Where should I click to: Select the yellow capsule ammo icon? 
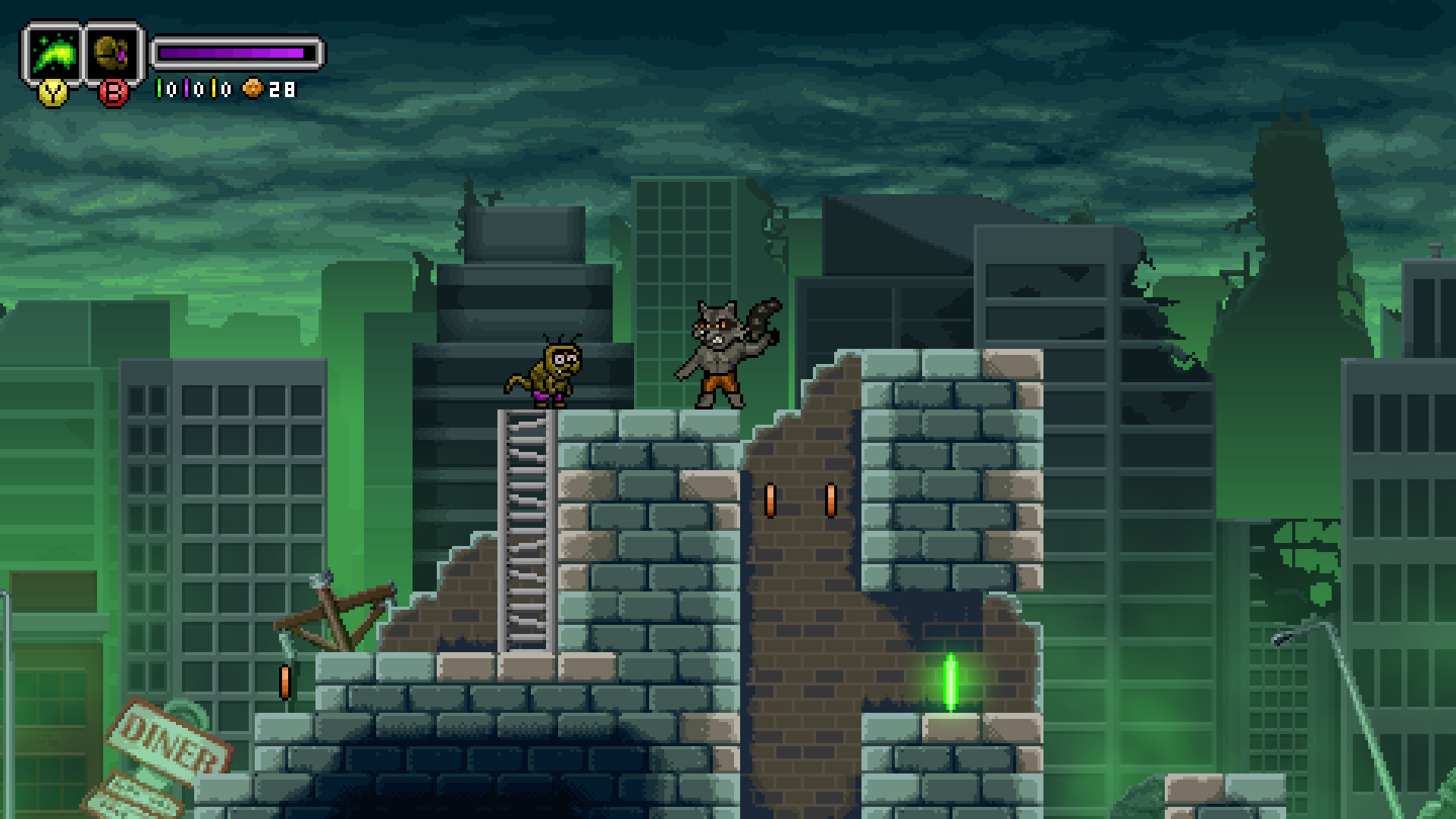(214, 88)
